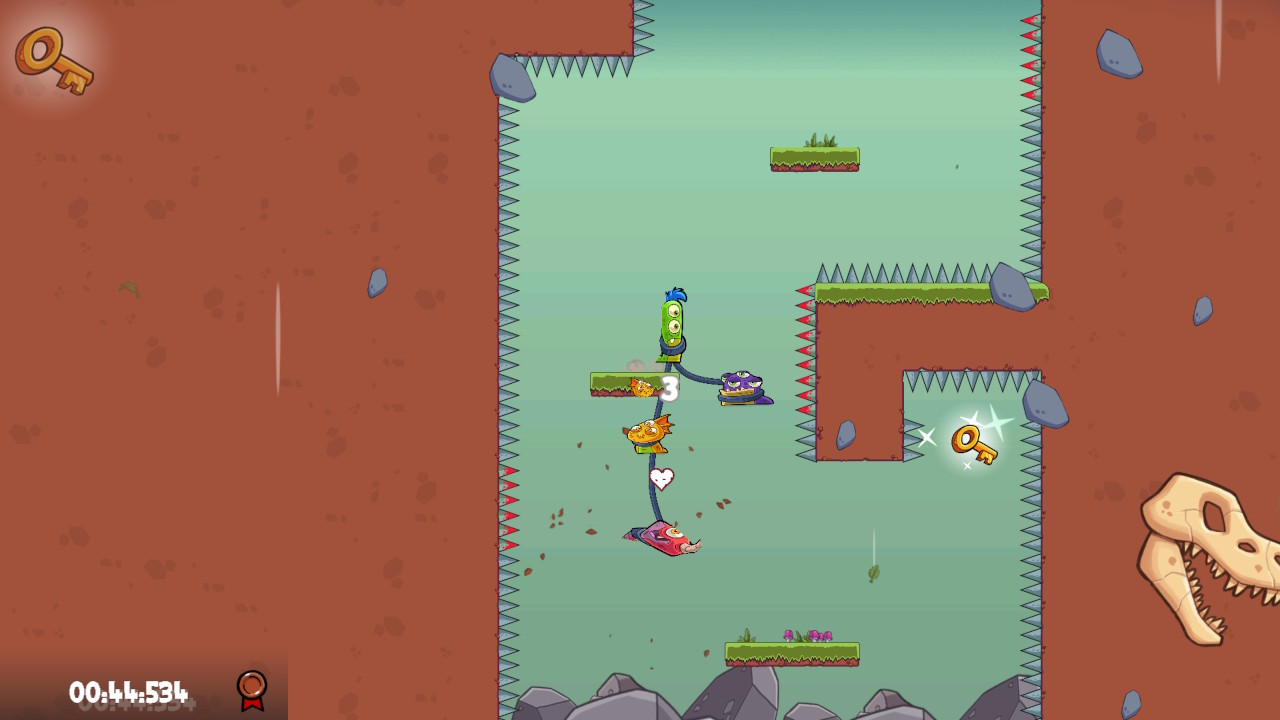
Task: Click the orange creature beside the number 3
Action: [x=640, y=385]
